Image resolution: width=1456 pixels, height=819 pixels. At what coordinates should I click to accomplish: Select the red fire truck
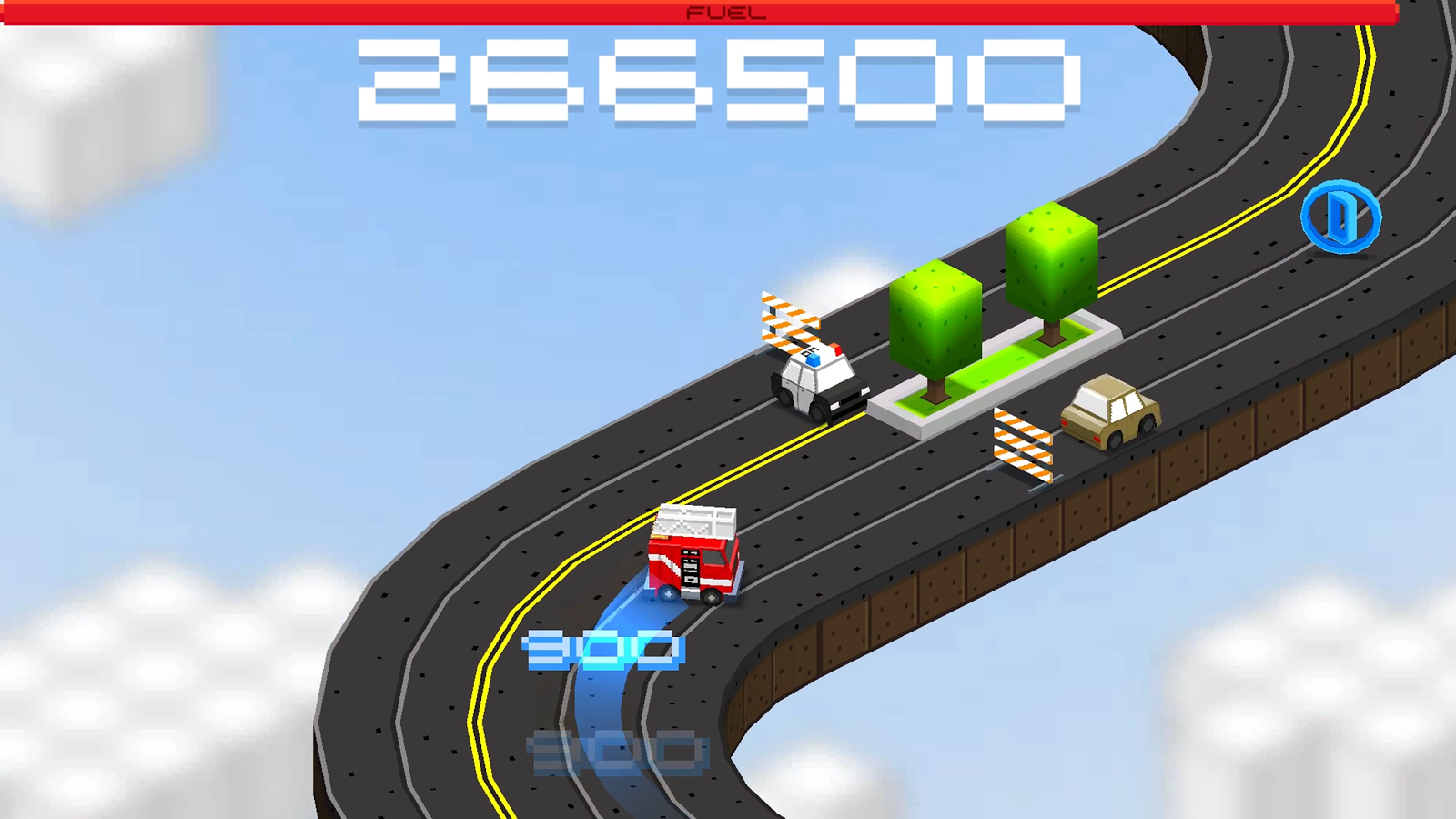(692, 555)
